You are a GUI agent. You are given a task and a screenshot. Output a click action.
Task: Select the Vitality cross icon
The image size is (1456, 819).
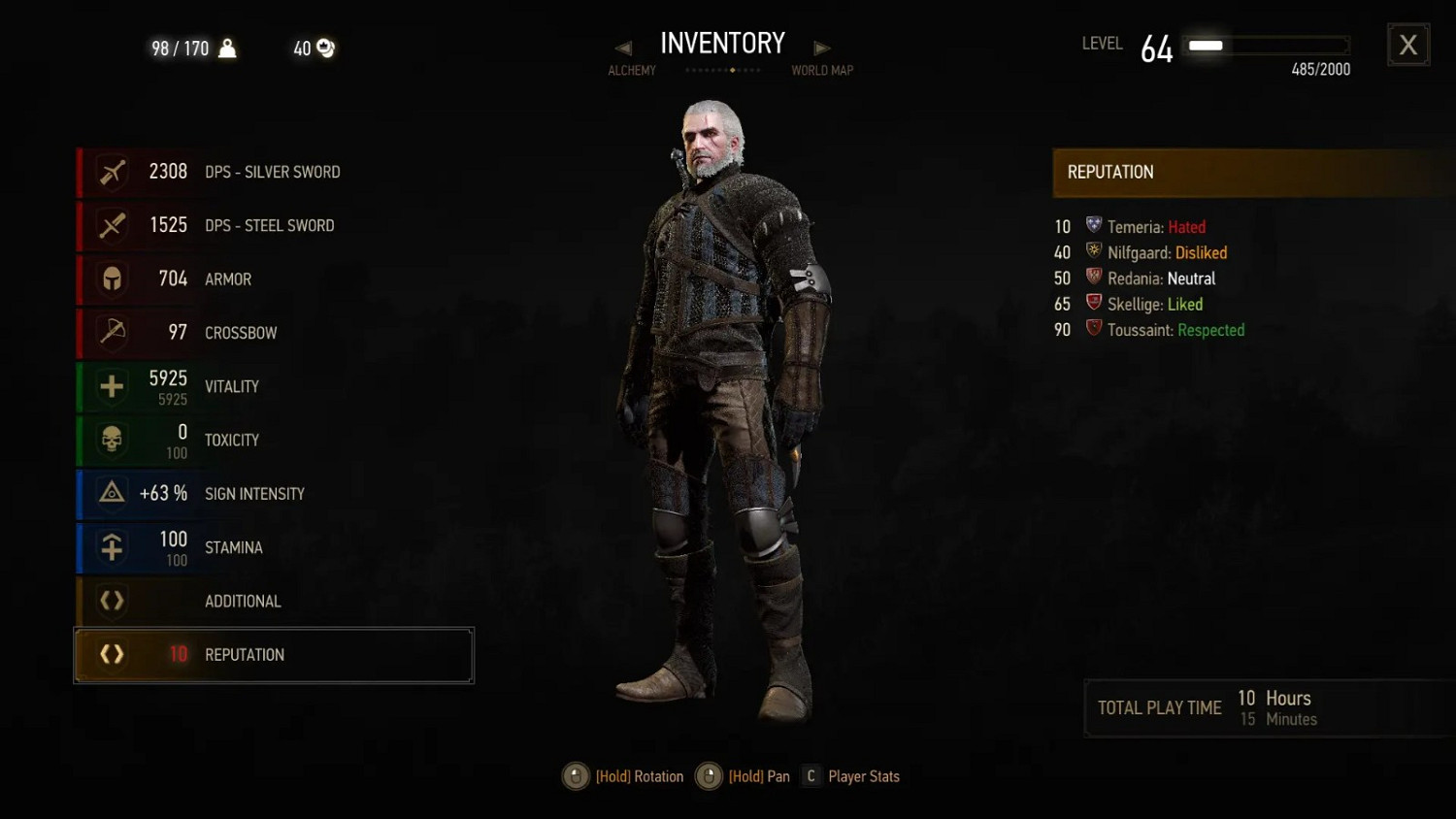tap(111, 386)
